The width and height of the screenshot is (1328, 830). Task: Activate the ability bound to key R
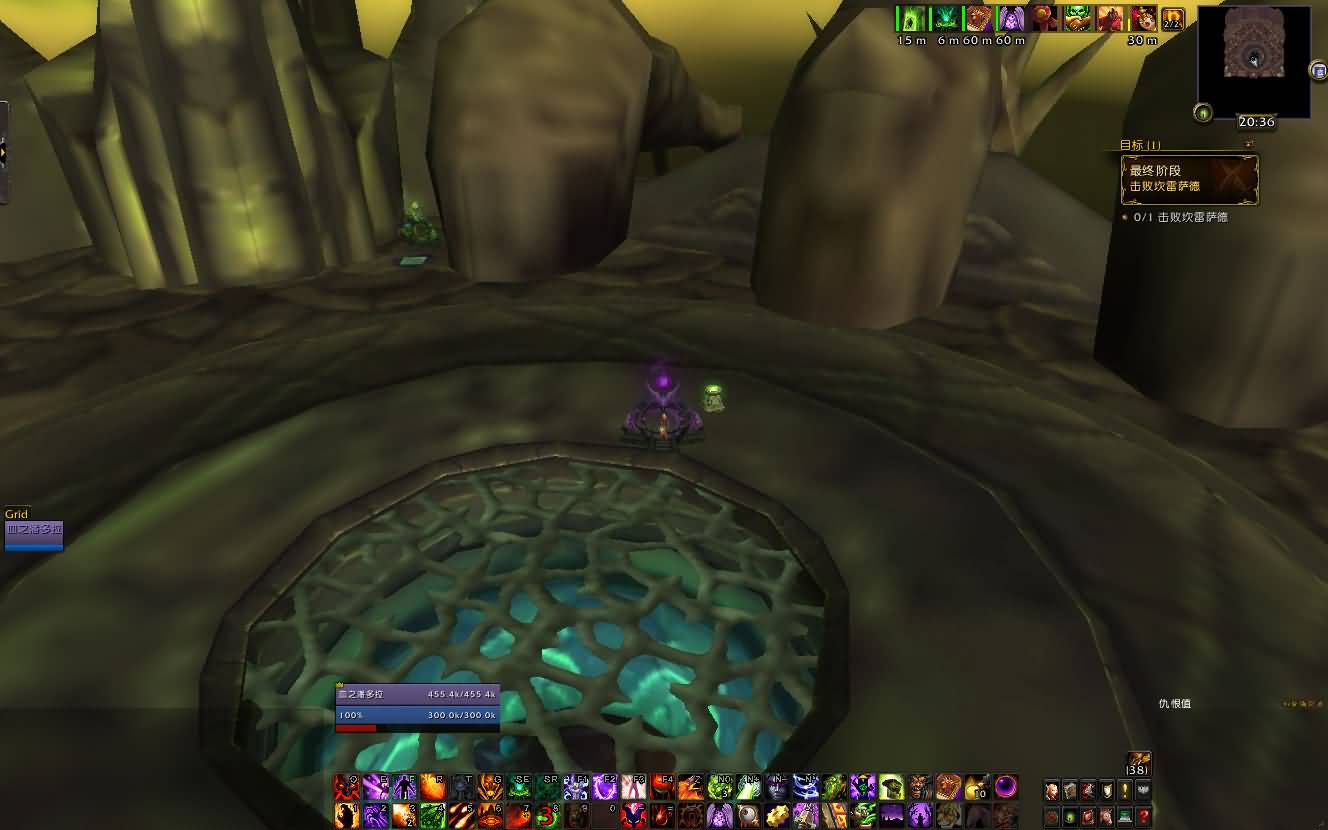(x=433, y=788)
